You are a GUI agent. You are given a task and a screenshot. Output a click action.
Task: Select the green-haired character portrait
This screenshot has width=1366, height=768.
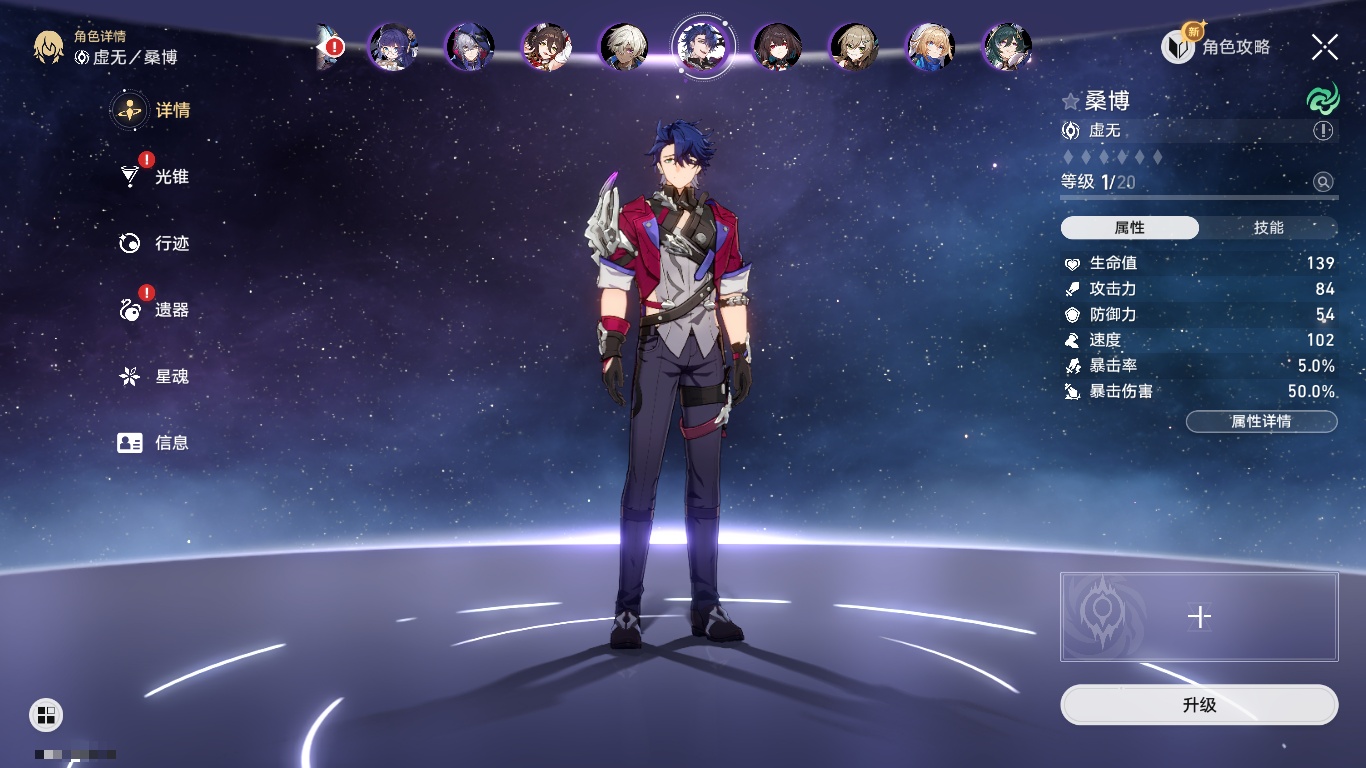tap(1006, 46)
